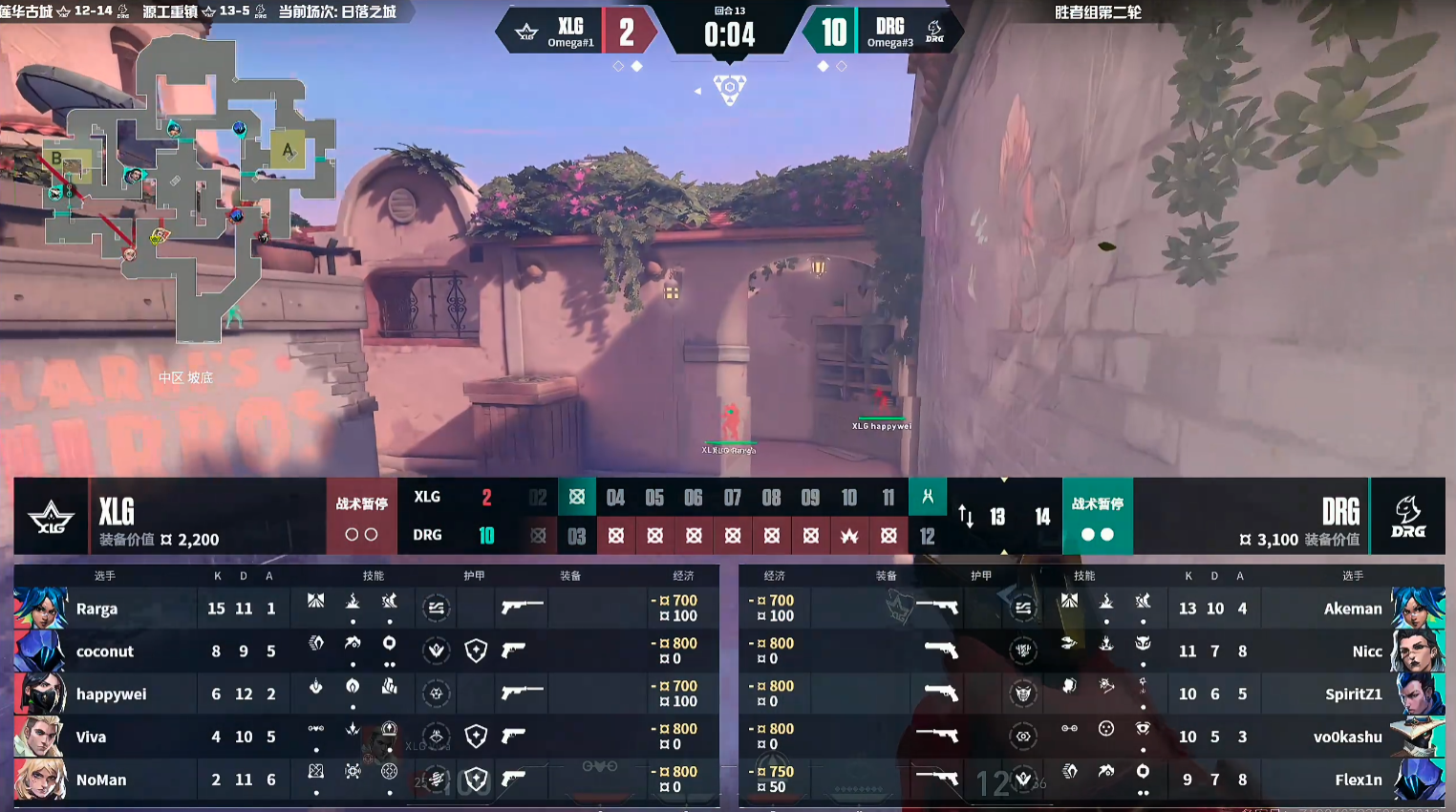Select Akeman's player row

point(1091,609)
